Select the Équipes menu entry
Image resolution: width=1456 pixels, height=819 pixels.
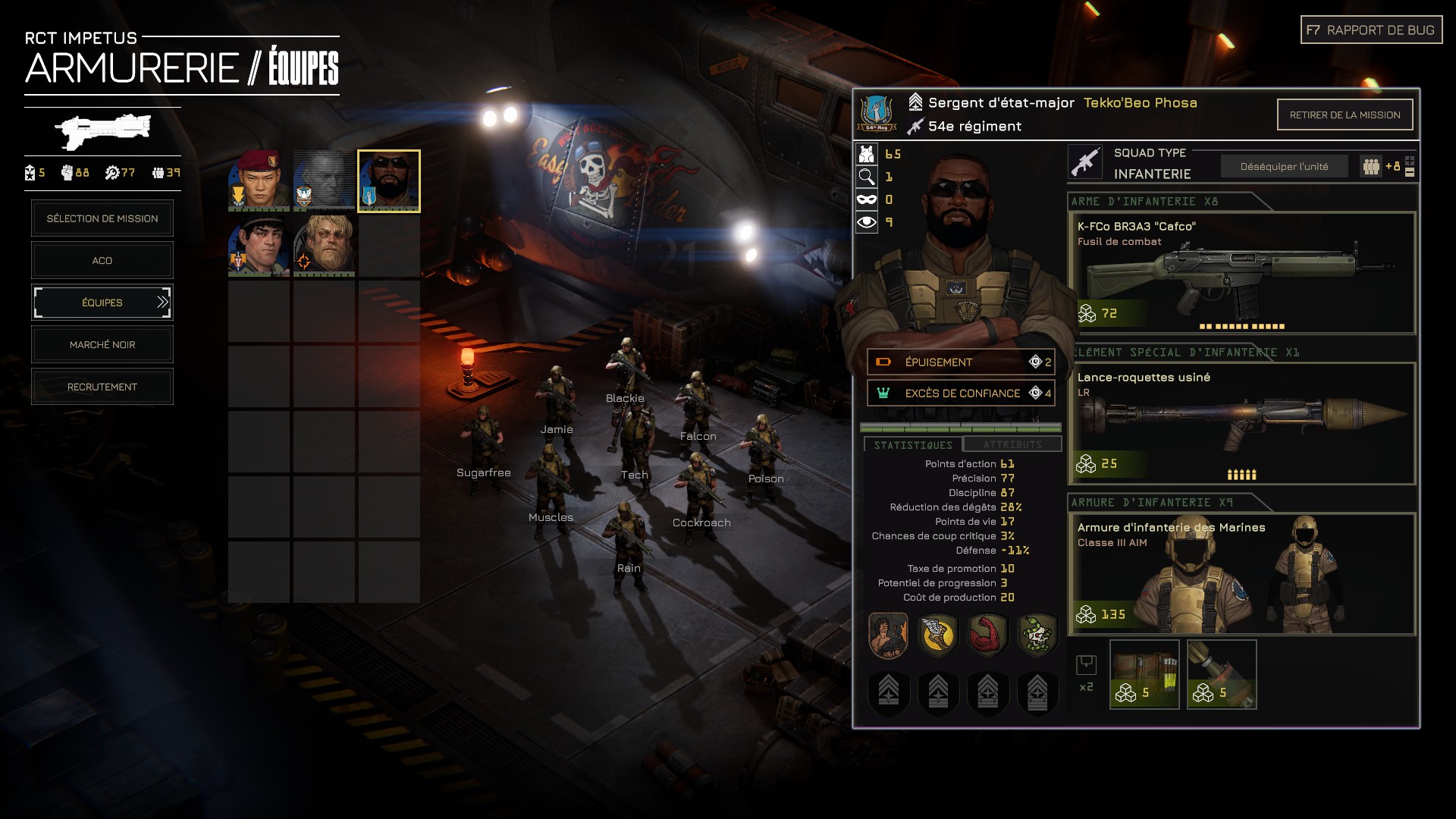(102, 303)
